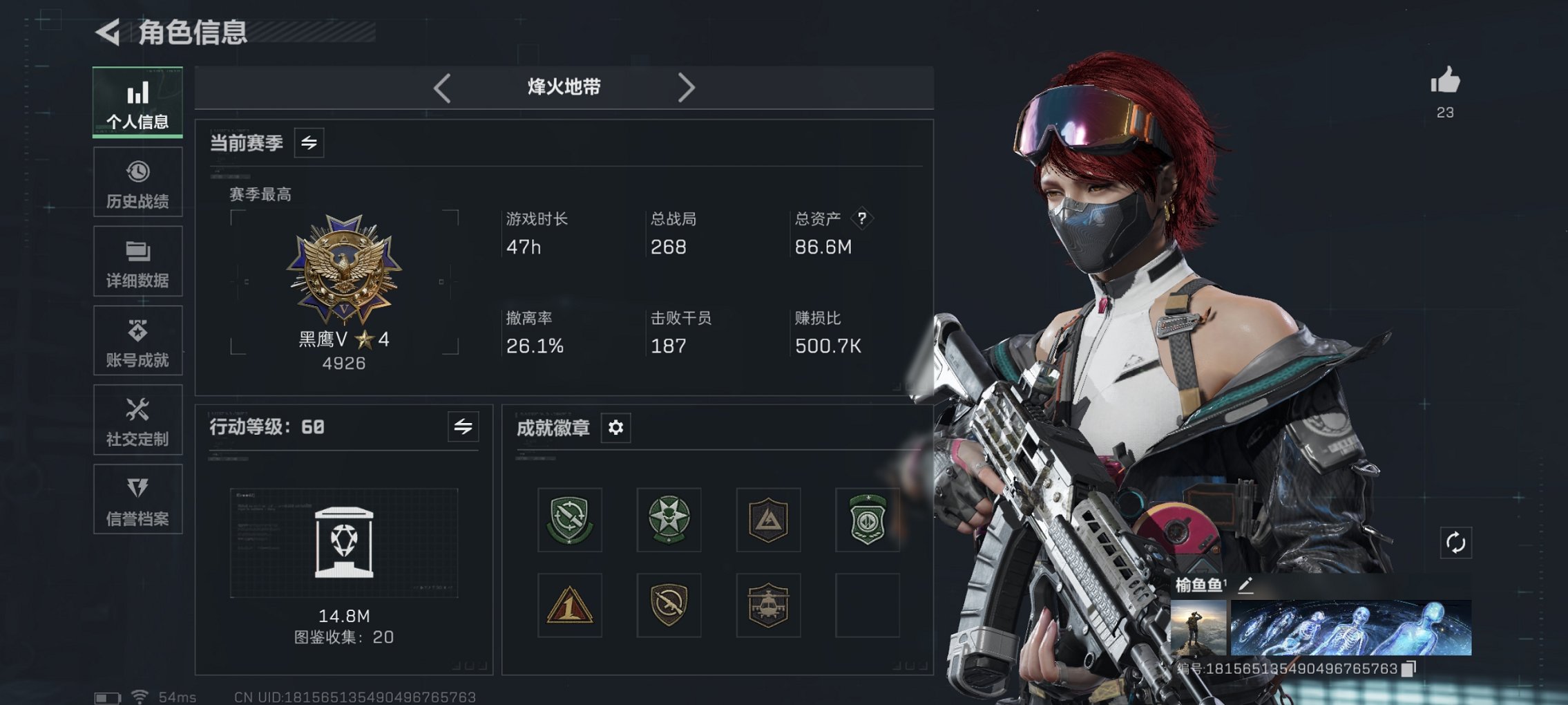This screenshot has height=705, width=1568.
Task: Open the 详细数据 section
Action: click(137, 261)
